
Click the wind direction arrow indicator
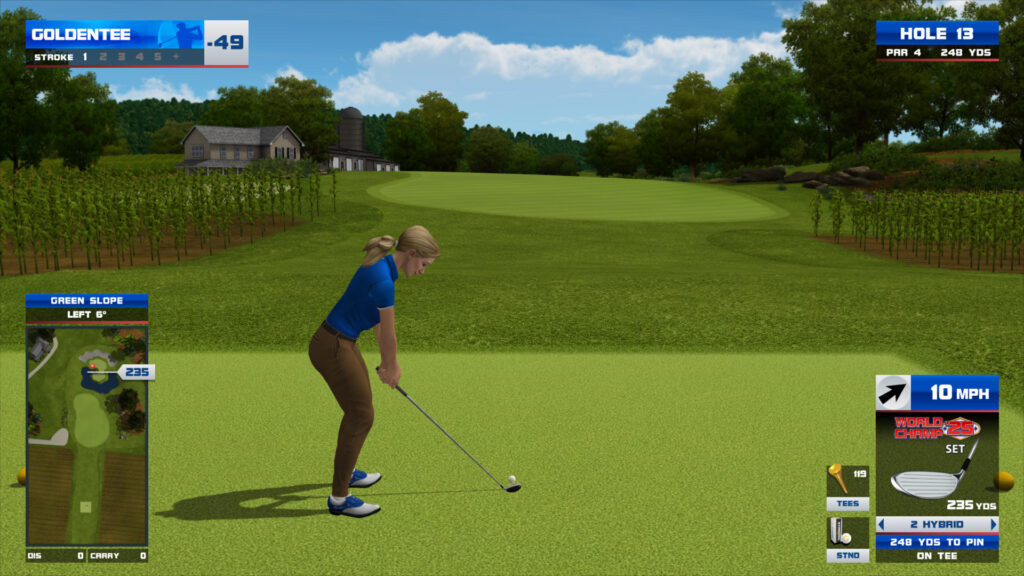coord(892,393)
